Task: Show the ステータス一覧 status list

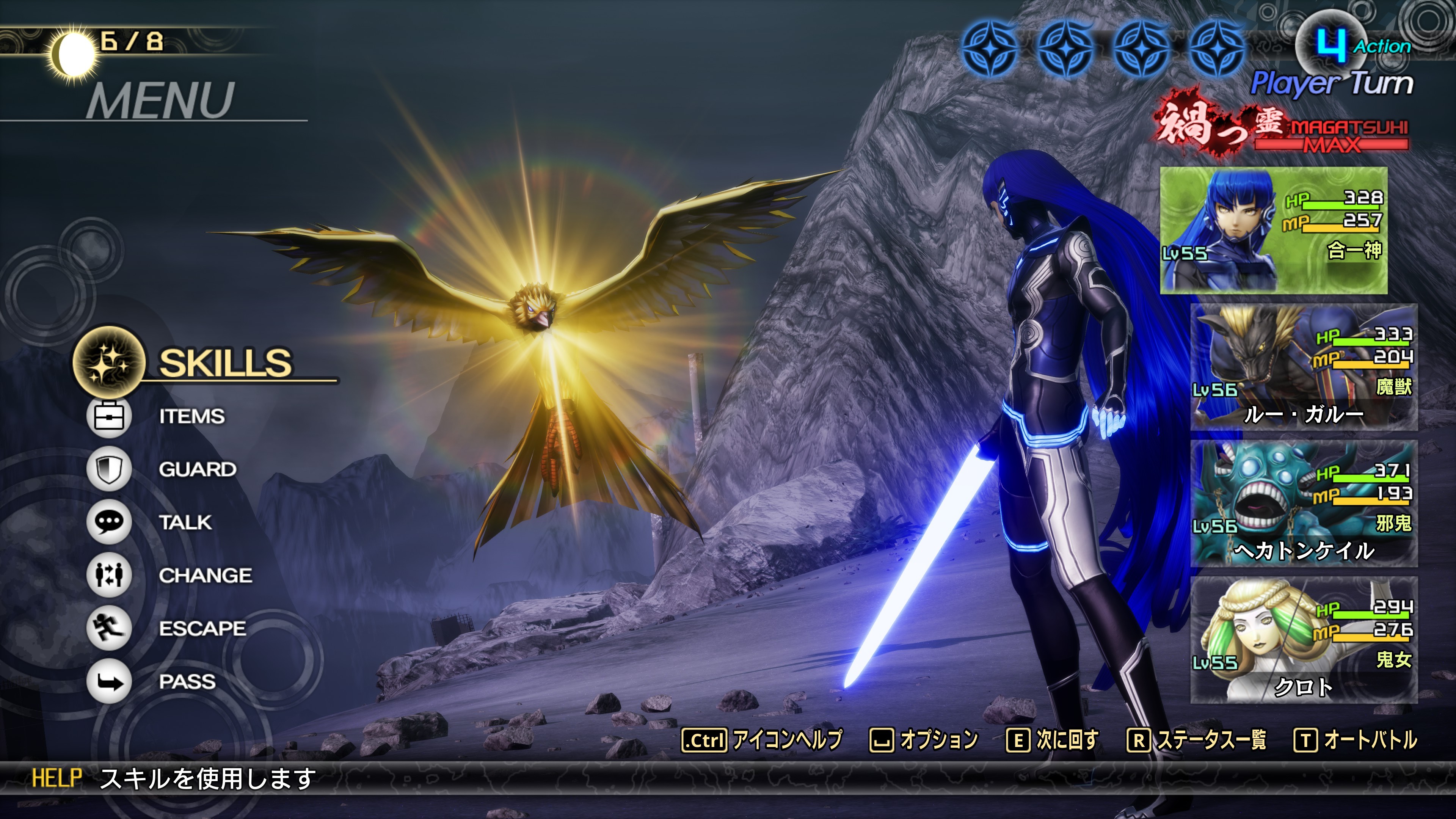Action: click(1197, 740)
